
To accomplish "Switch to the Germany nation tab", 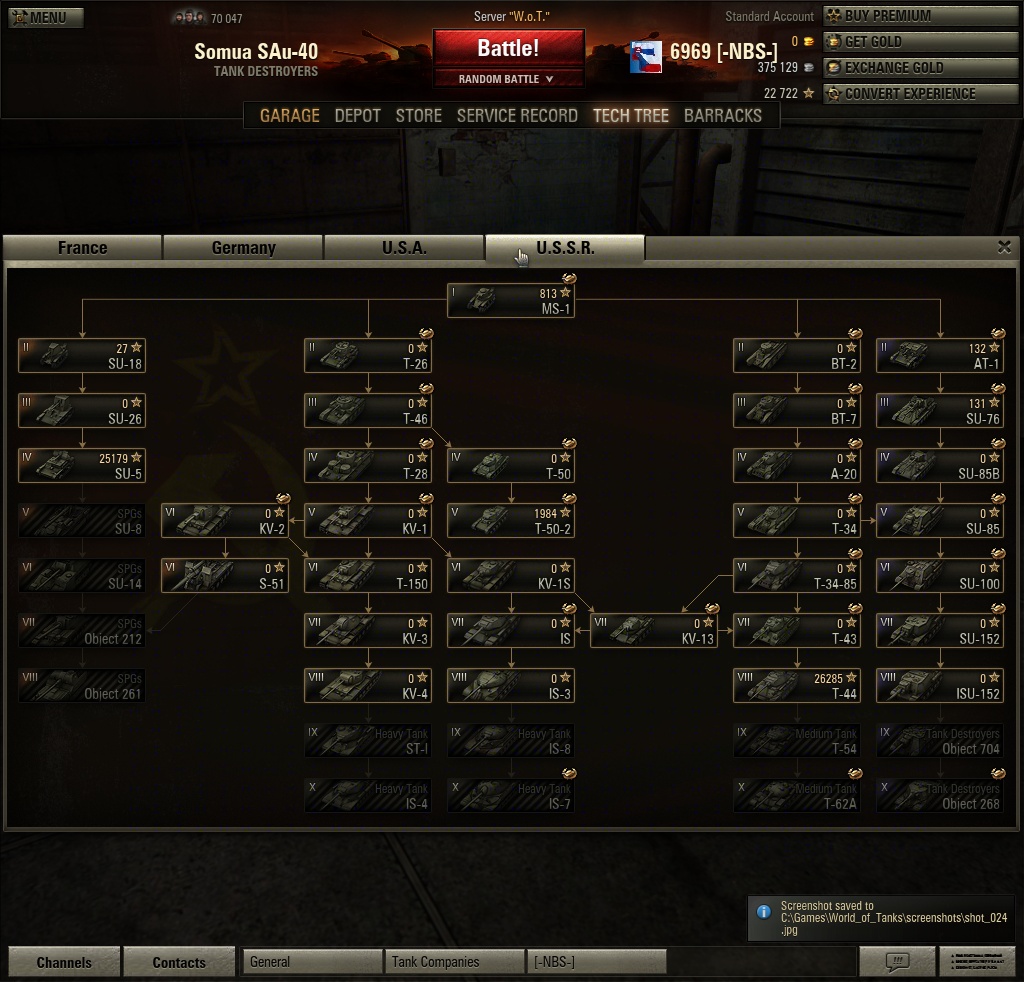I will tap(243, 248).
